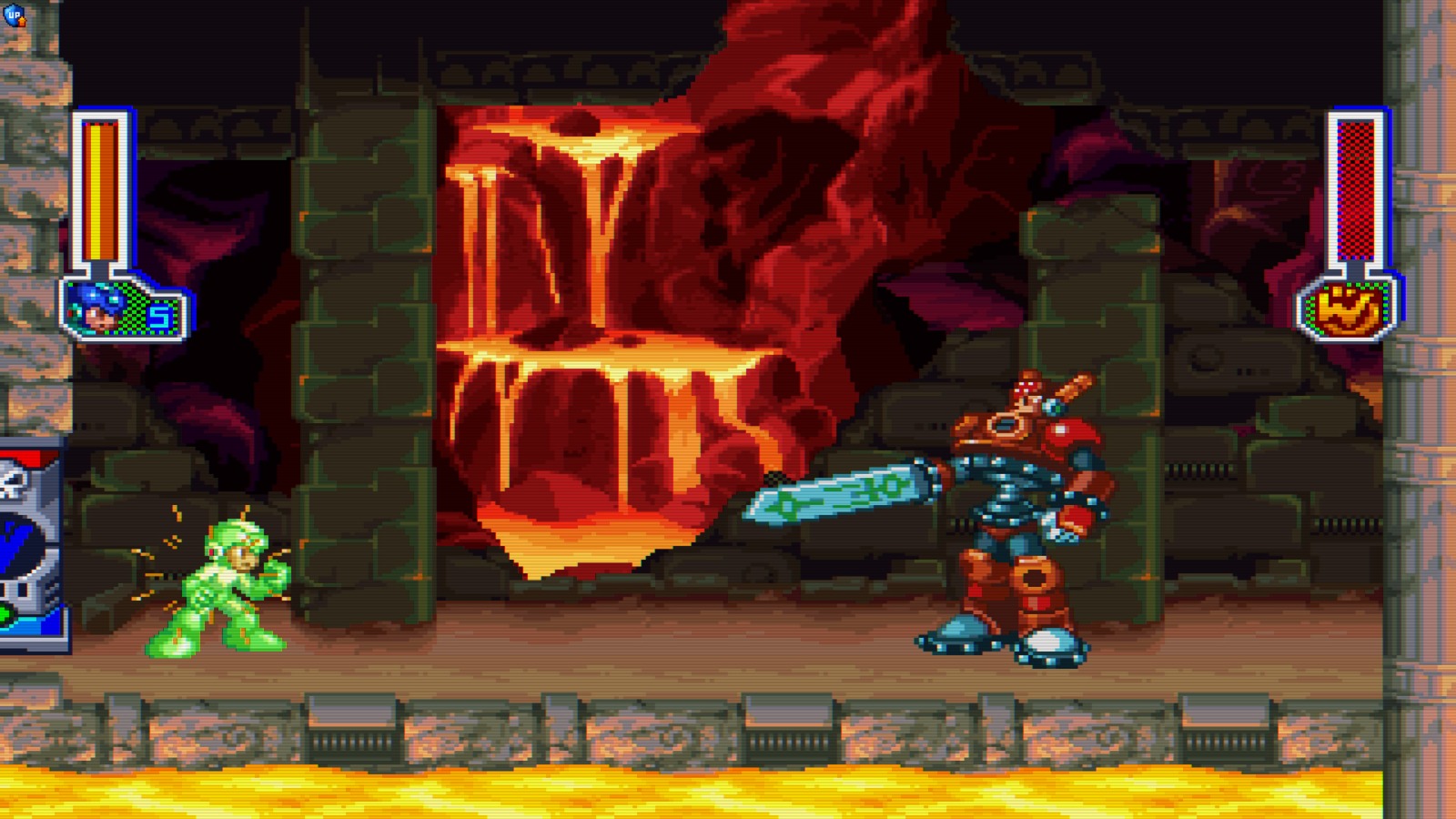Viewport: 1456px width, 819px height.
Task: Click the flowing lava at the screen bottom
Action: pyautogui.click(x=728, y=792)
